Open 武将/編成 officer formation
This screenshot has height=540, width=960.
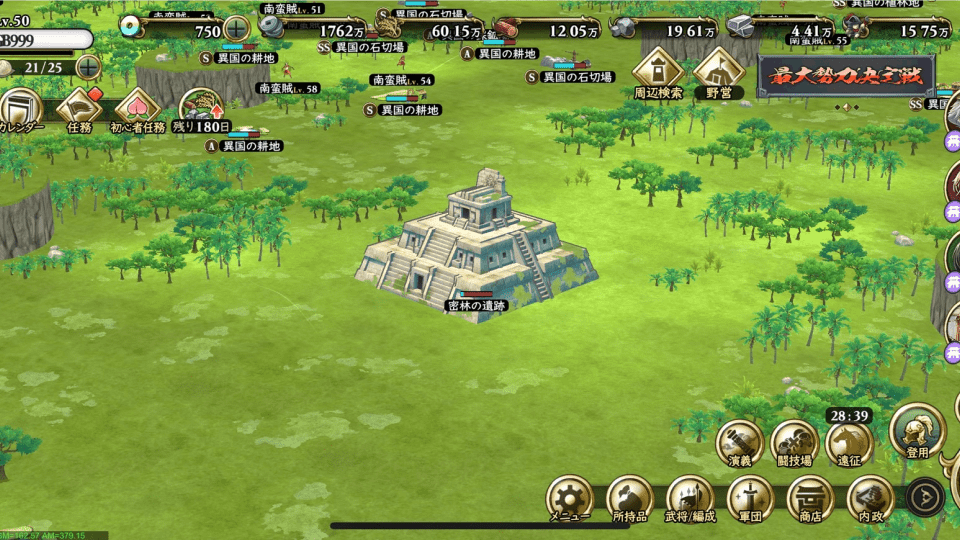[690, 497]
